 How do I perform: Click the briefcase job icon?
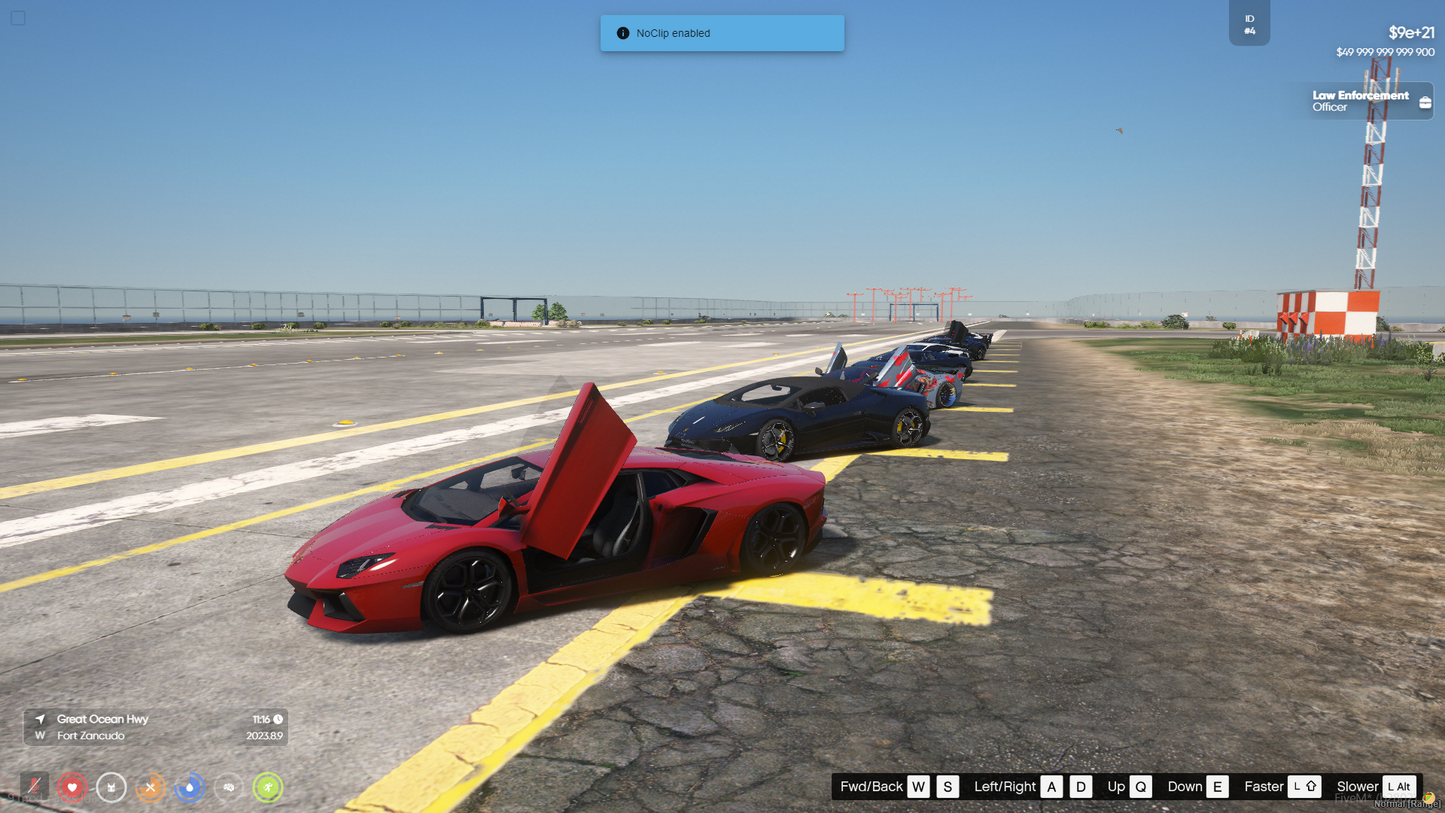click(1425, 102)
